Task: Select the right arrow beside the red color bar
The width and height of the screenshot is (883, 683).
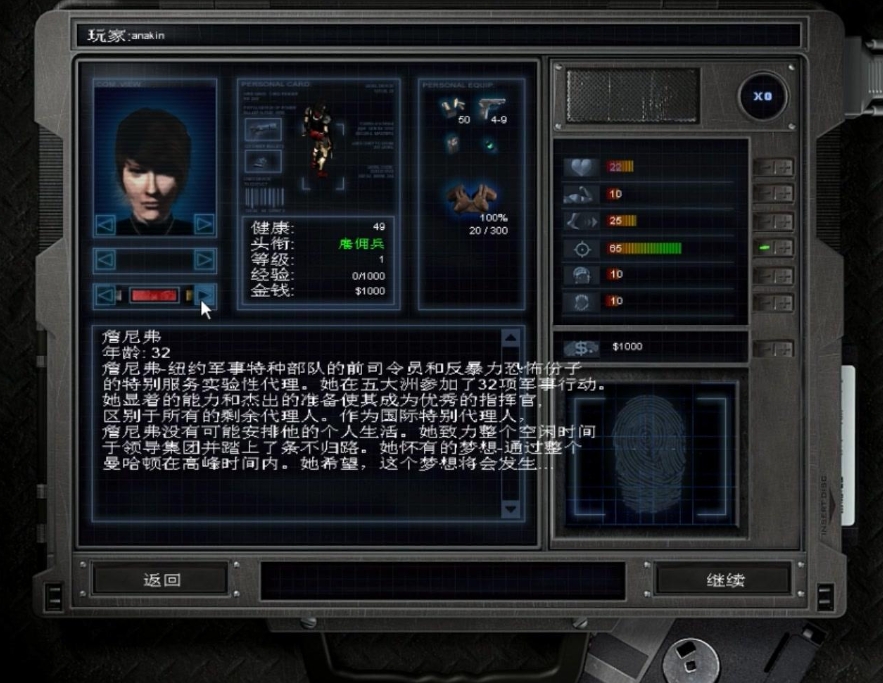Action: click(204, 295)
